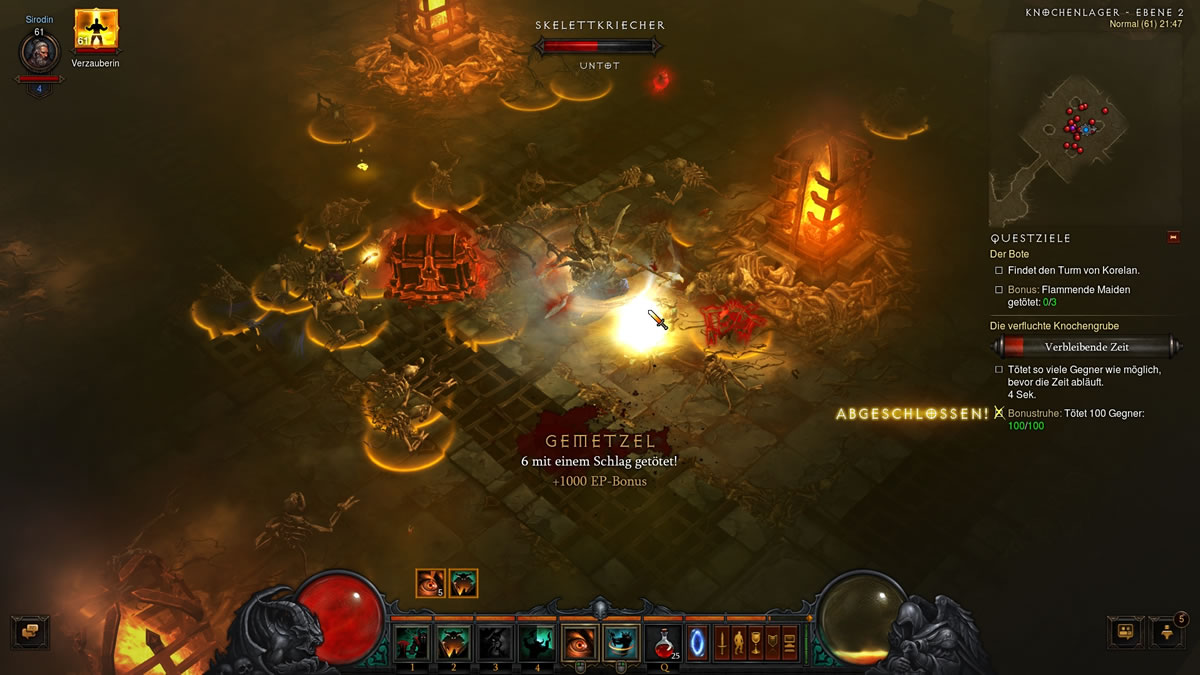The width and height of the screenshot is (1200, 675).
Task: Trigger the teal silhouette skill in slot 4
Action: pyautogui.click(x=537, y=643)
